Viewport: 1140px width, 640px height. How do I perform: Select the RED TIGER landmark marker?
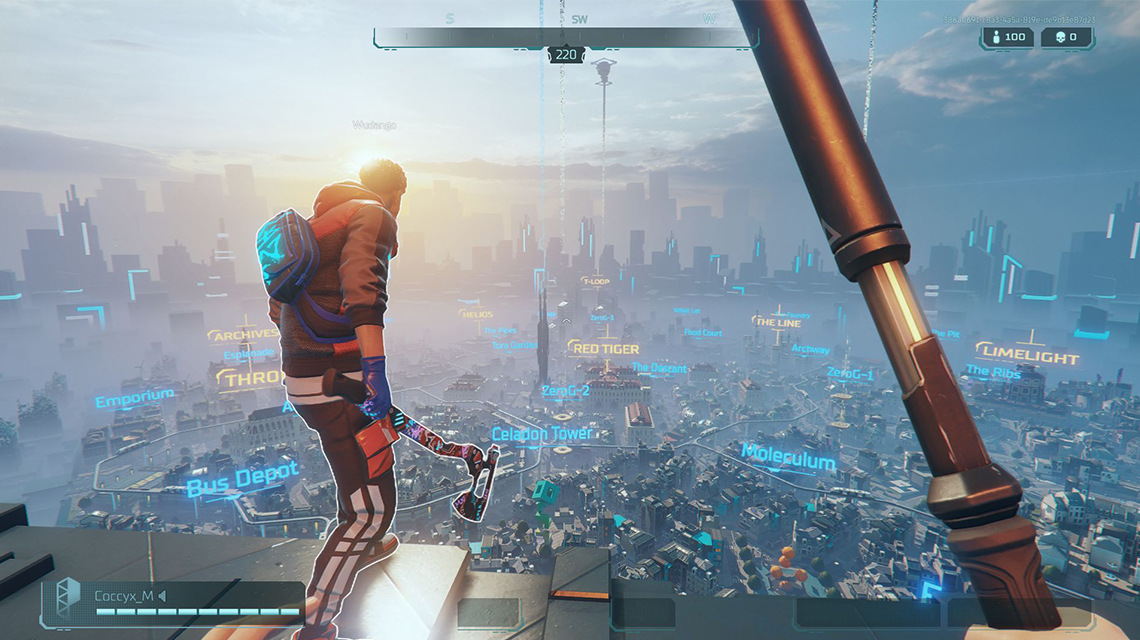click(x=604, y=348)
